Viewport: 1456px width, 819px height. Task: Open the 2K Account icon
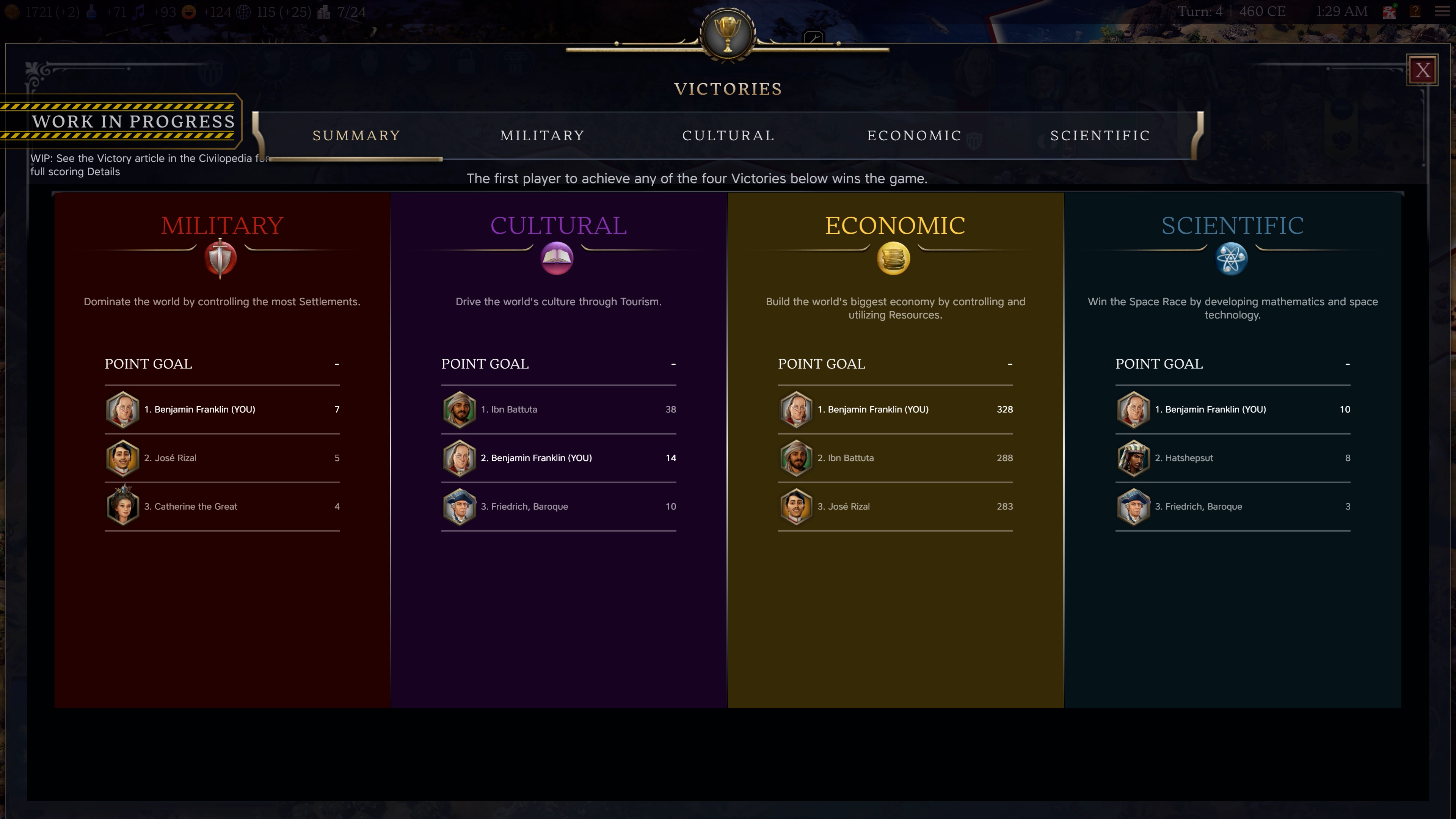coord(1389,11)
